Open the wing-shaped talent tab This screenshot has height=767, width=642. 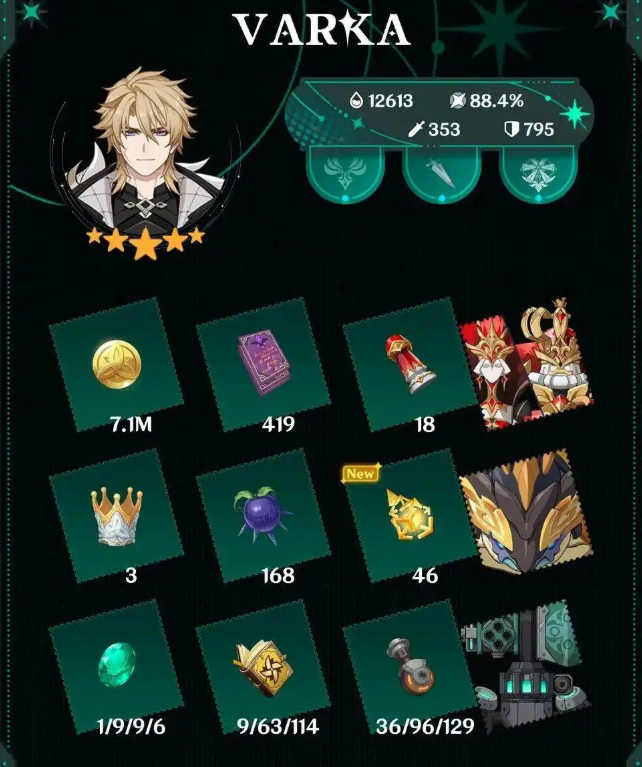(x=344, y=171)
